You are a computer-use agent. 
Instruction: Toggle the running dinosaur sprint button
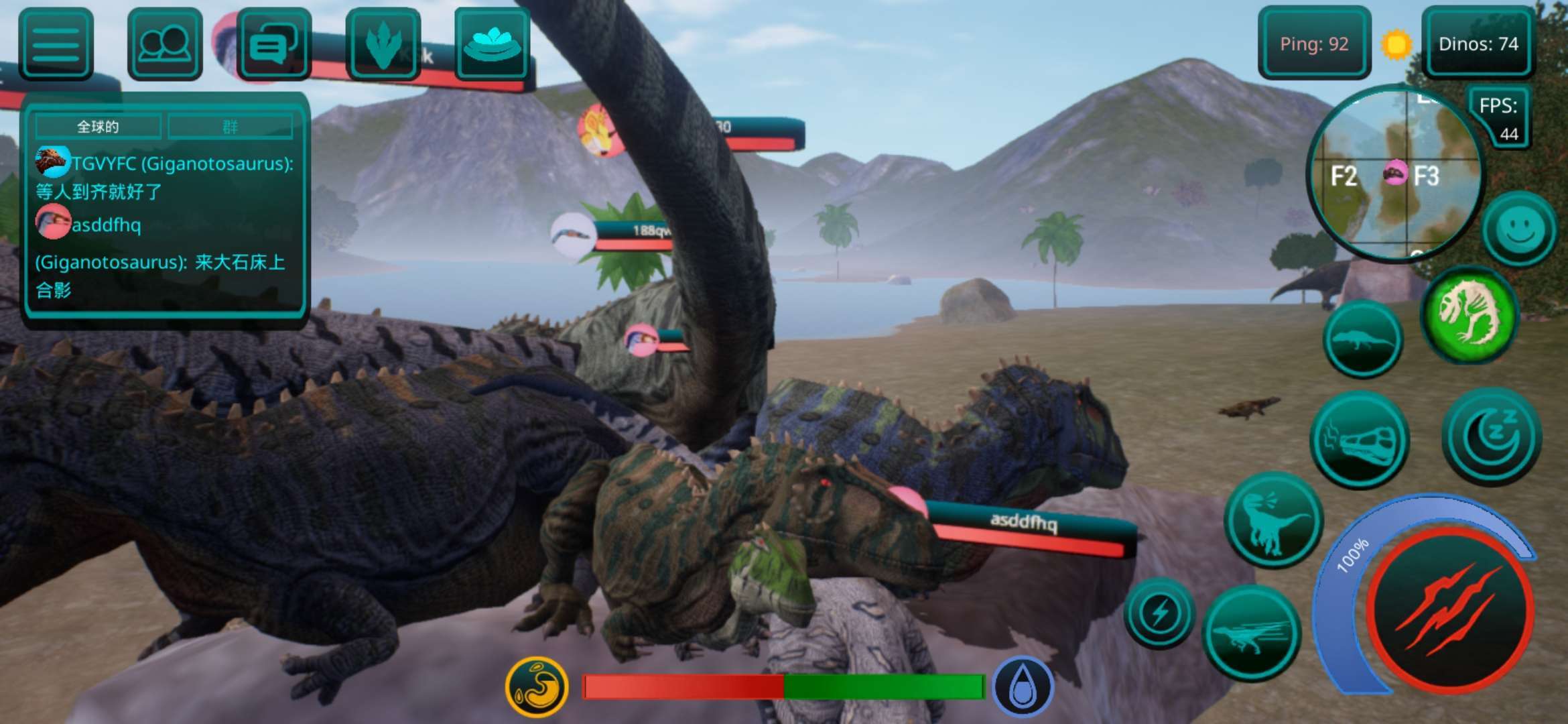click(1251, 633)
